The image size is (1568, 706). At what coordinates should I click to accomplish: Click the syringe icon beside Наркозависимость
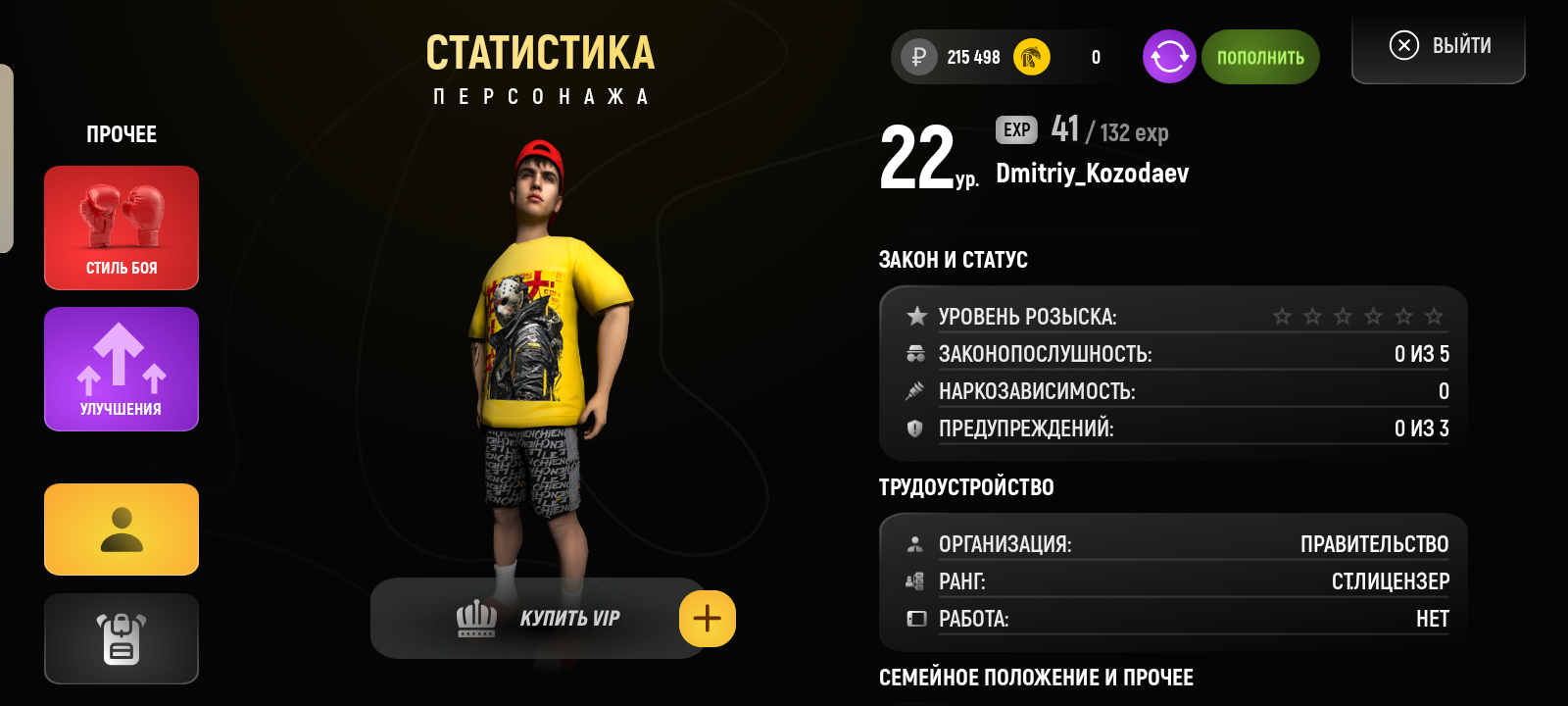click(917, 390)
